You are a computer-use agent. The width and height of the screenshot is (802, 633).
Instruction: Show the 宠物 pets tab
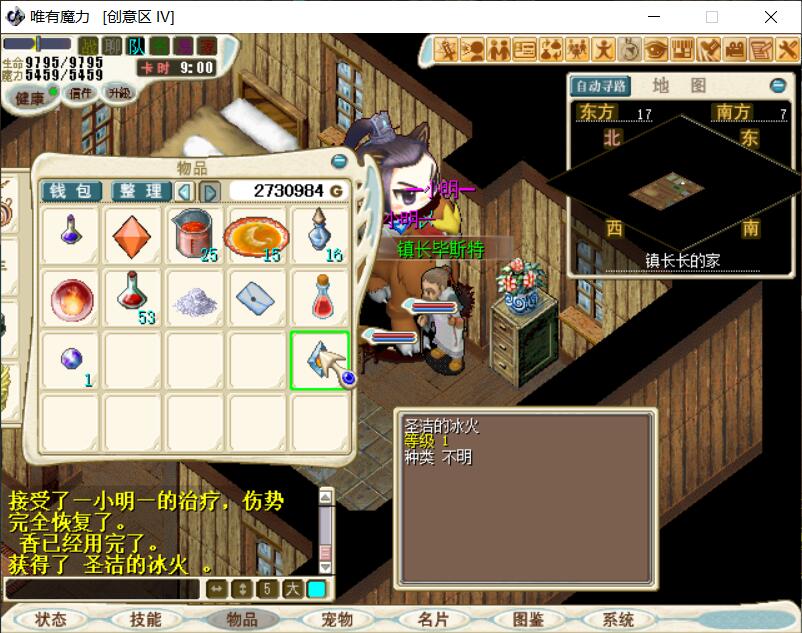(x=337, y=620)
